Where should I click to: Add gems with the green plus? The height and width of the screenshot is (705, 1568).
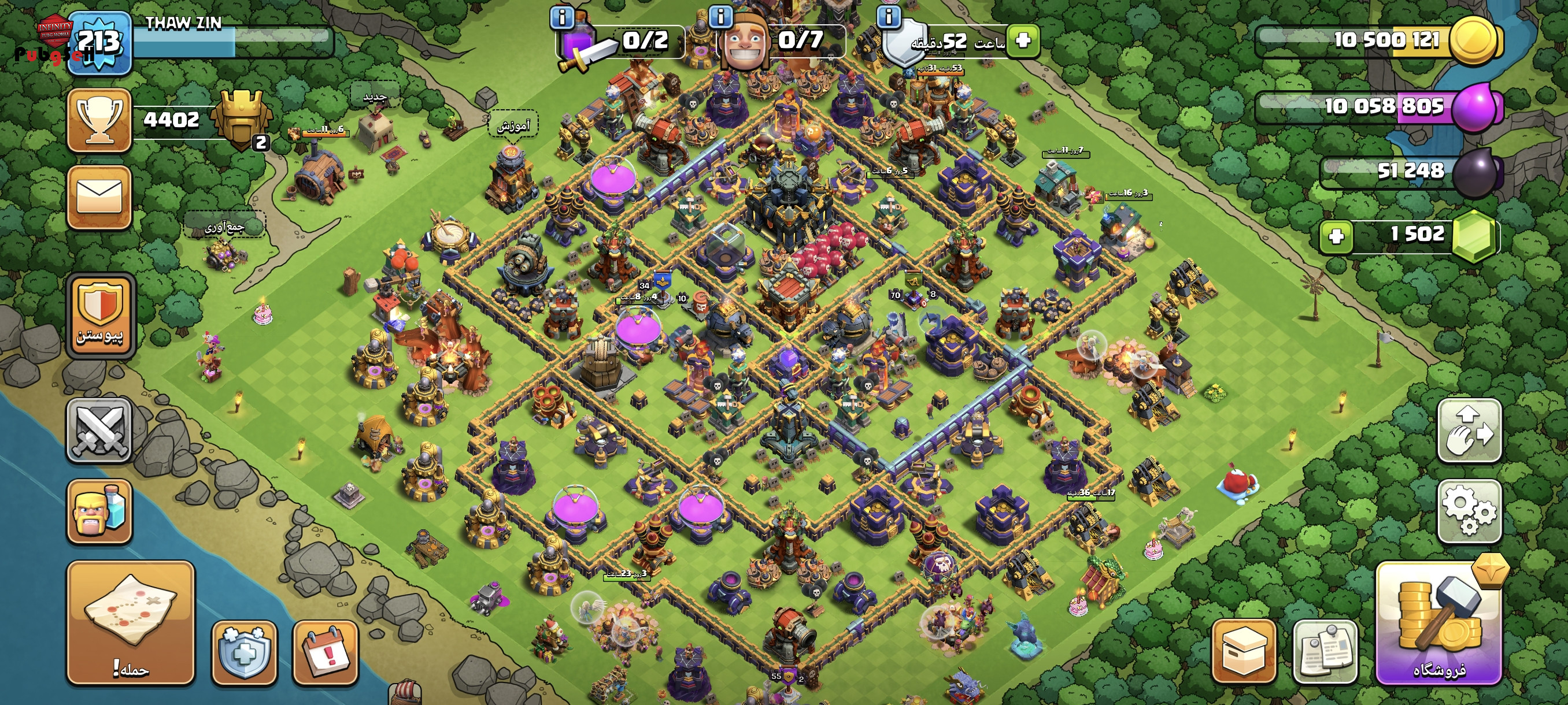coord(1336,236)
